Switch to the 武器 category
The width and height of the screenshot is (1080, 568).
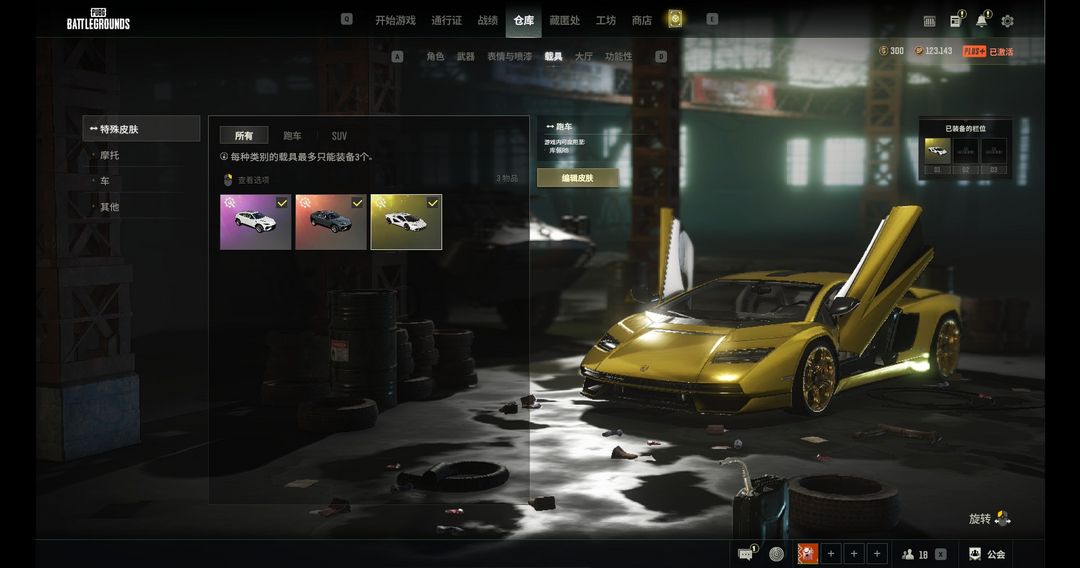(465, 57)
